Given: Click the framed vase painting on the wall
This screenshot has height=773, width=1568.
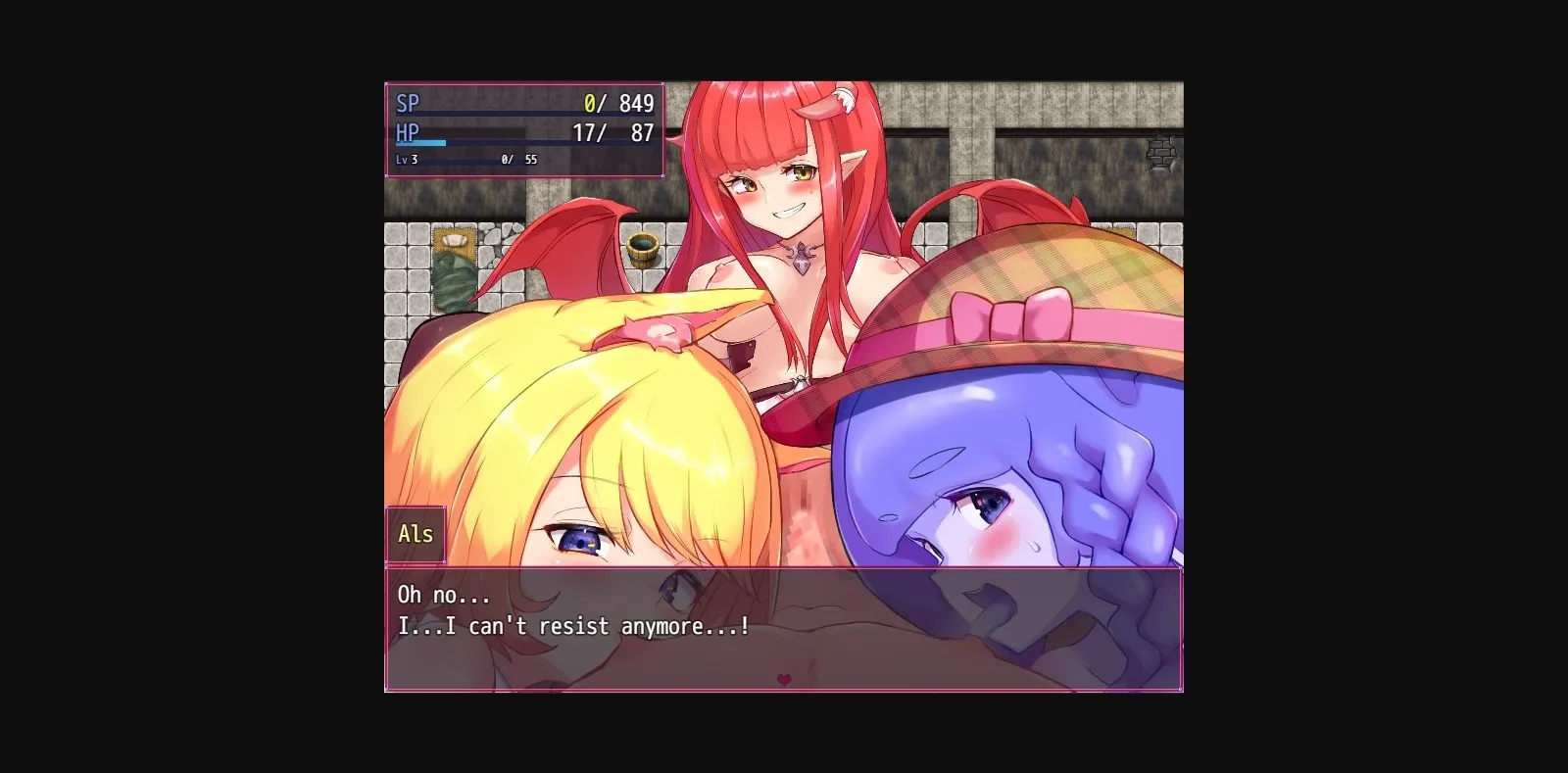Looking at the screenshot, I should pyautogui.click(x=453, y=240).
